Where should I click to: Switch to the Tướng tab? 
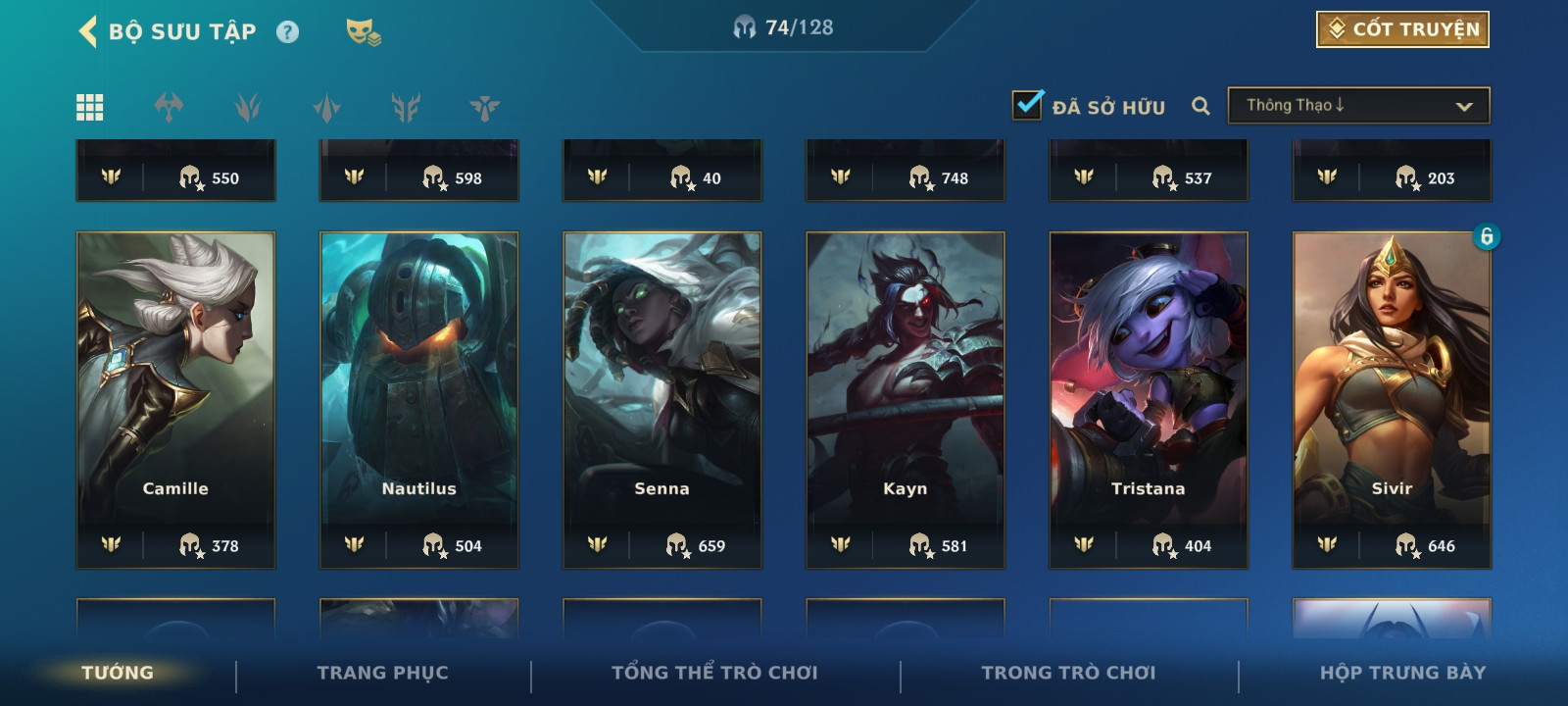pyautogui.click(x=118, y=673)
